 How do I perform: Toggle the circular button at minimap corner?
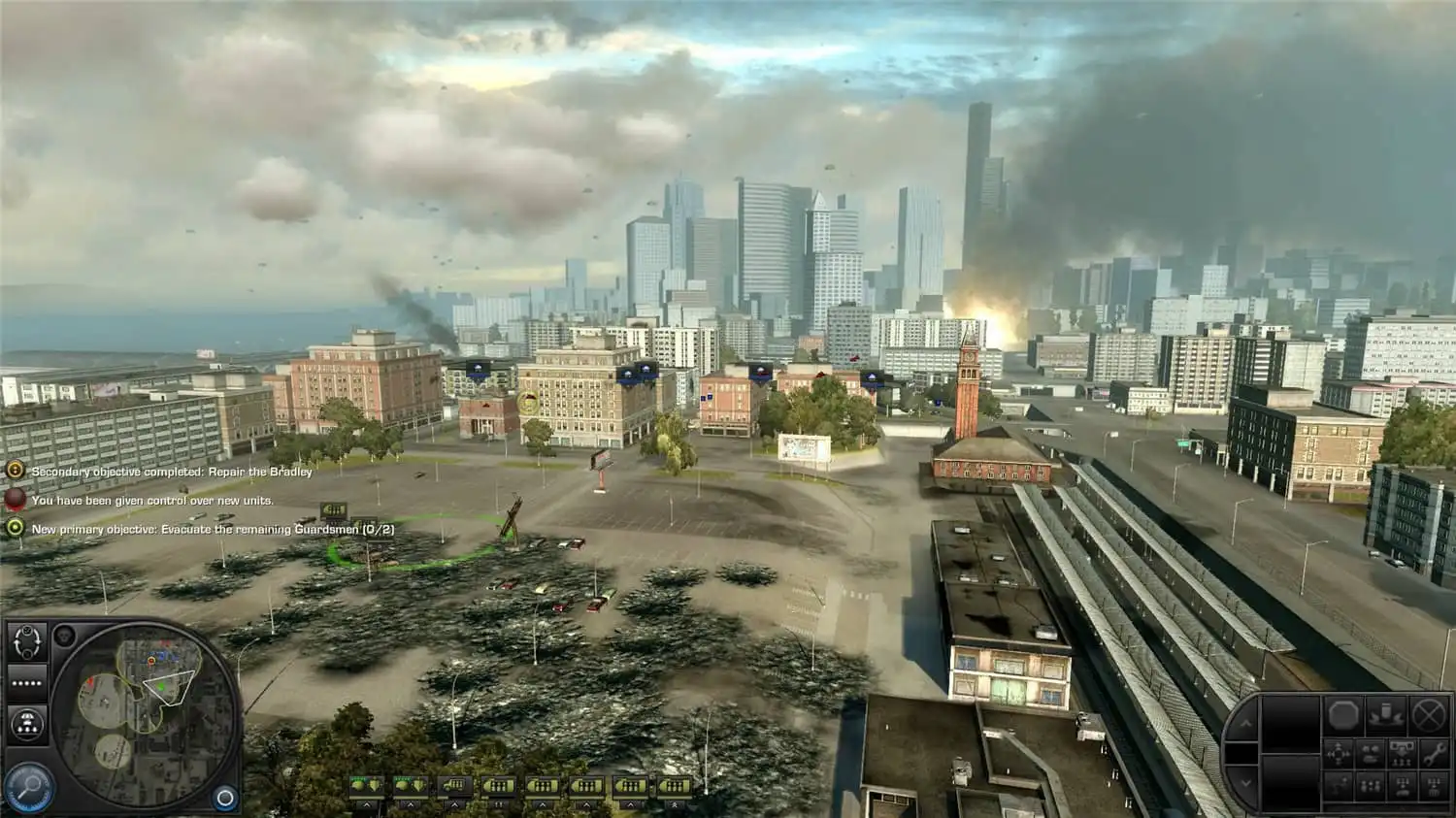[x=224, y=797]
